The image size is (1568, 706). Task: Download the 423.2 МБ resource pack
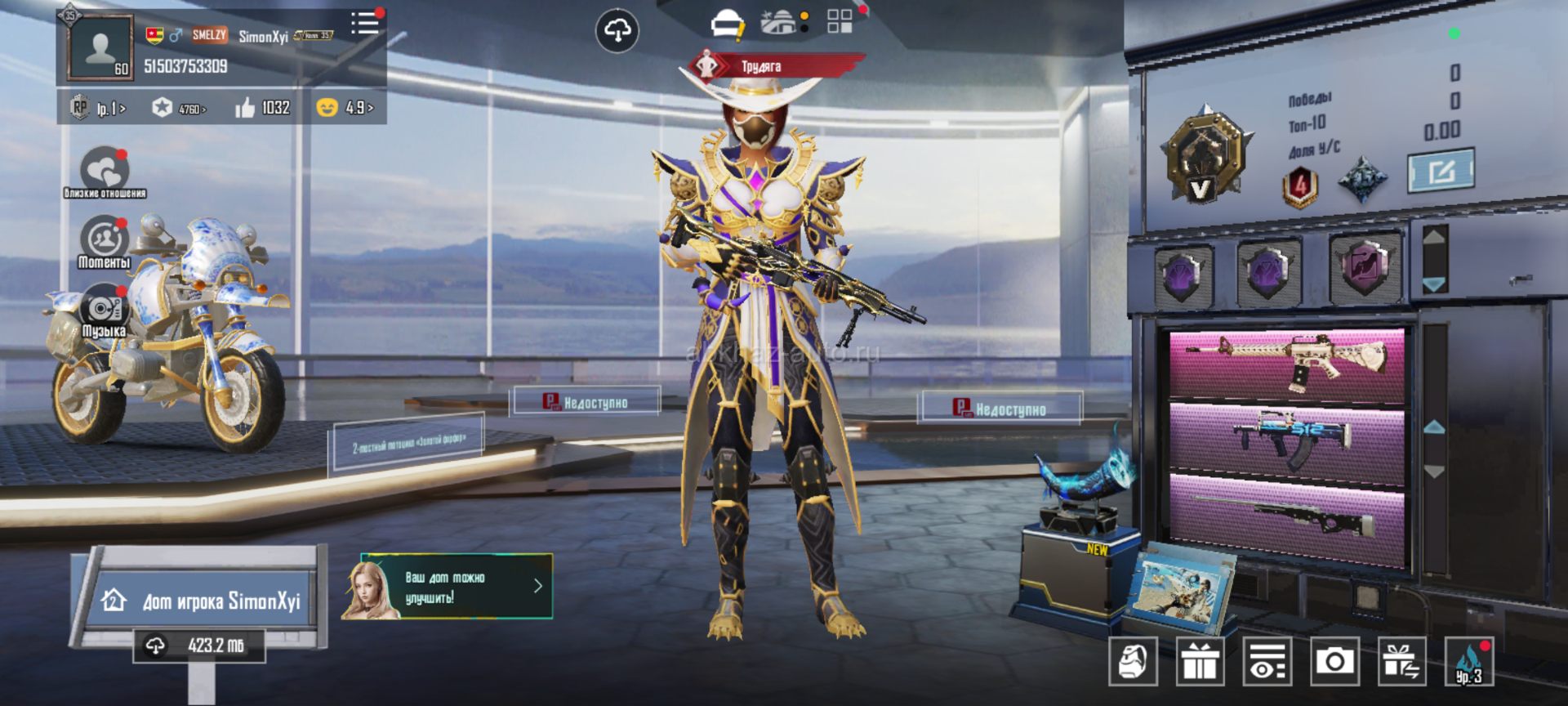[199, 646]
